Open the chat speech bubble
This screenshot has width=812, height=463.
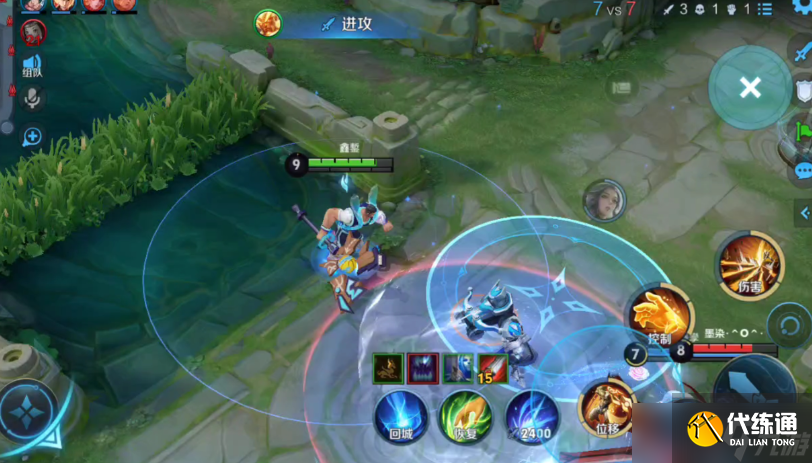tap(803, 169)
